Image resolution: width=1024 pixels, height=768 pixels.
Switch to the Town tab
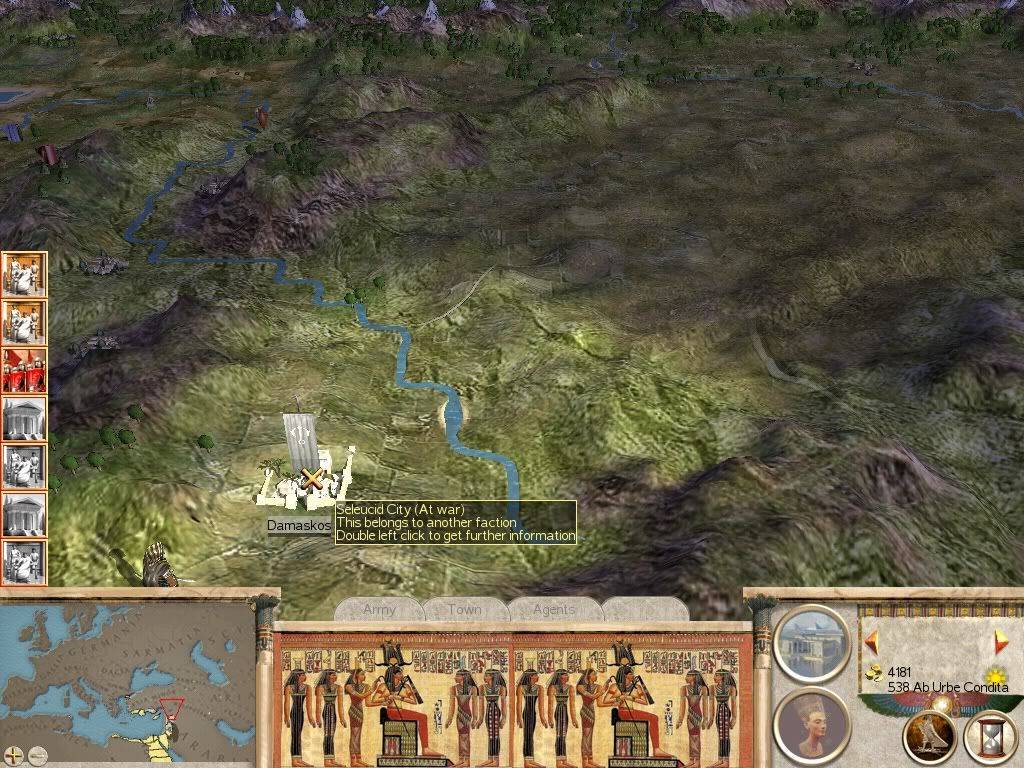pos(464,609)
